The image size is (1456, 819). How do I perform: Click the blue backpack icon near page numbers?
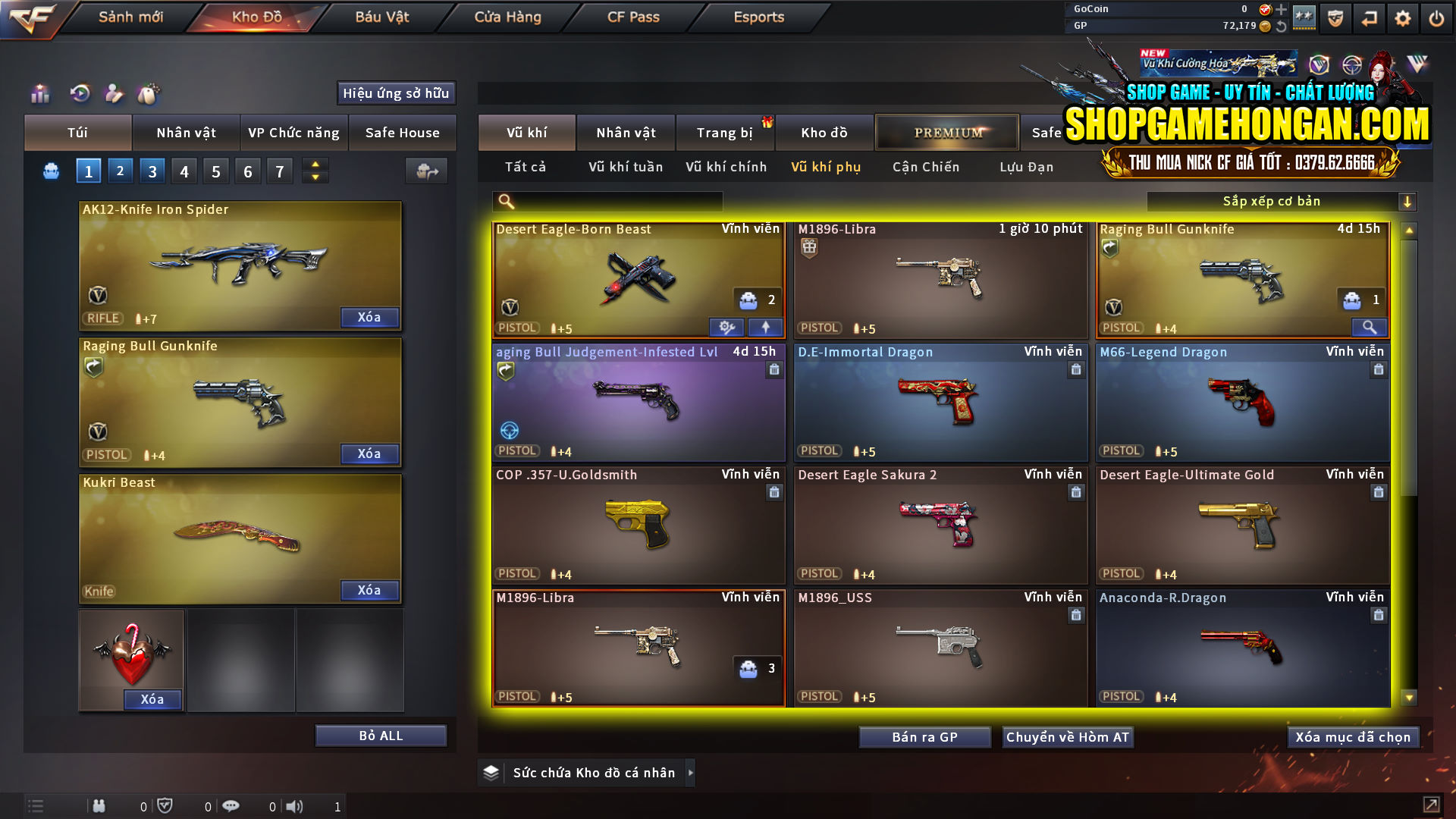[x=51, y=171]
